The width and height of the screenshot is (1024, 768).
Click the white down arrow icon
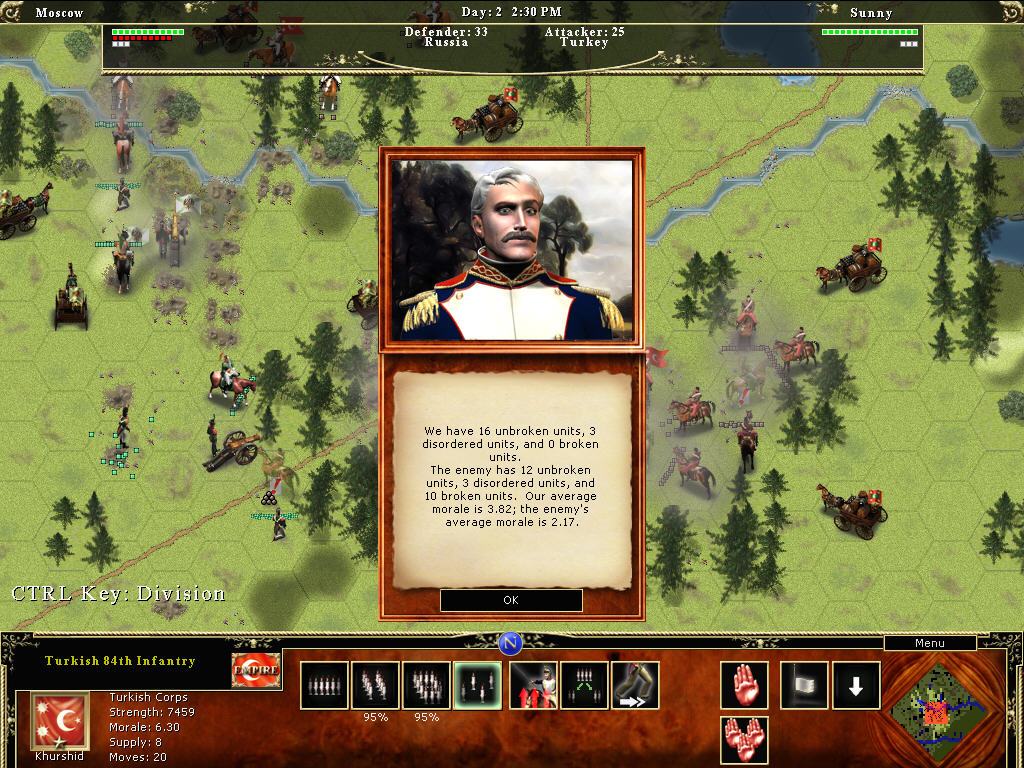pyautogui.click(x=856, y=685)
